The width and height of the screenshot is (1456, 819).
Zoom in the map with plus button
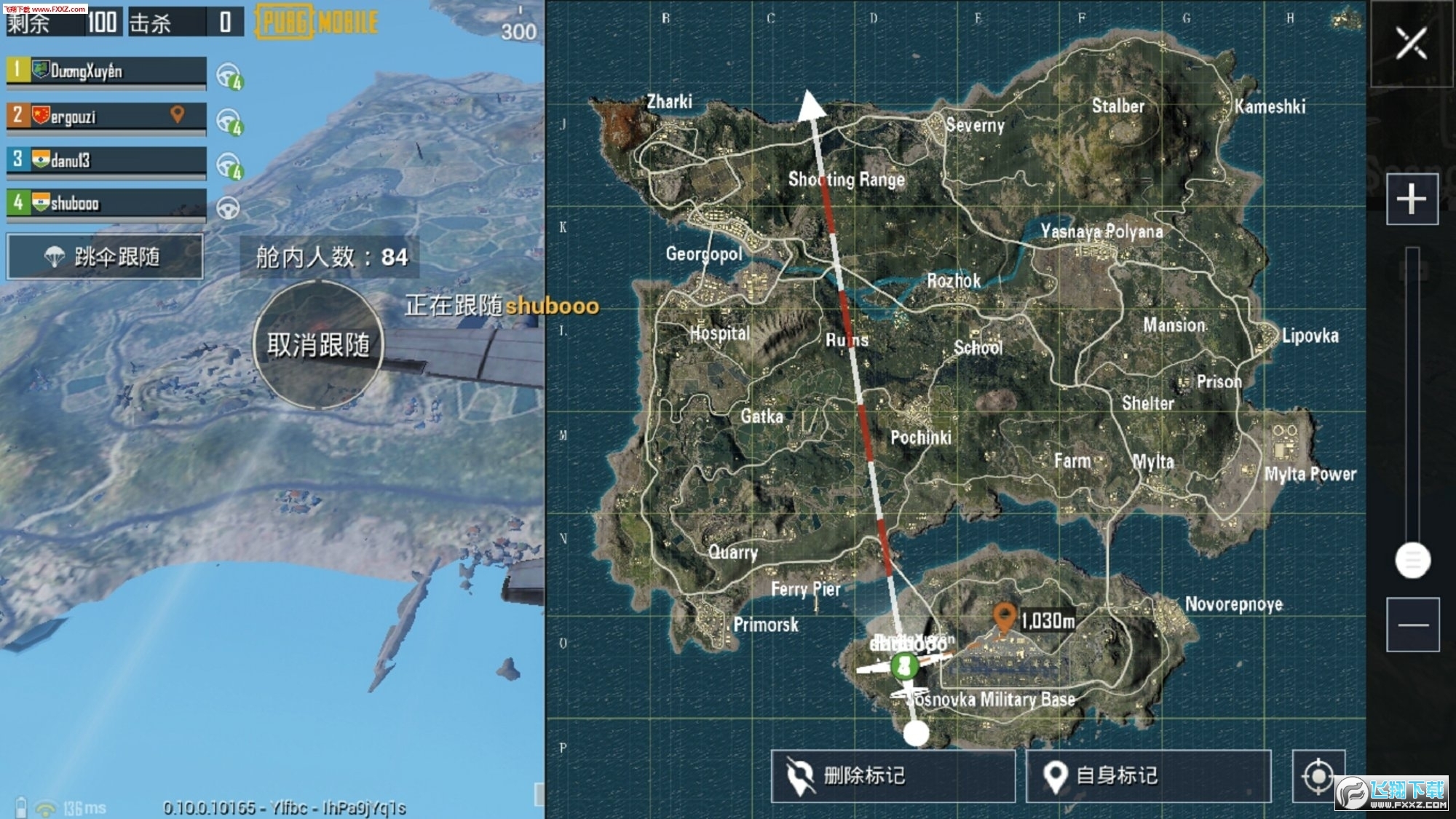(1412, 199)
